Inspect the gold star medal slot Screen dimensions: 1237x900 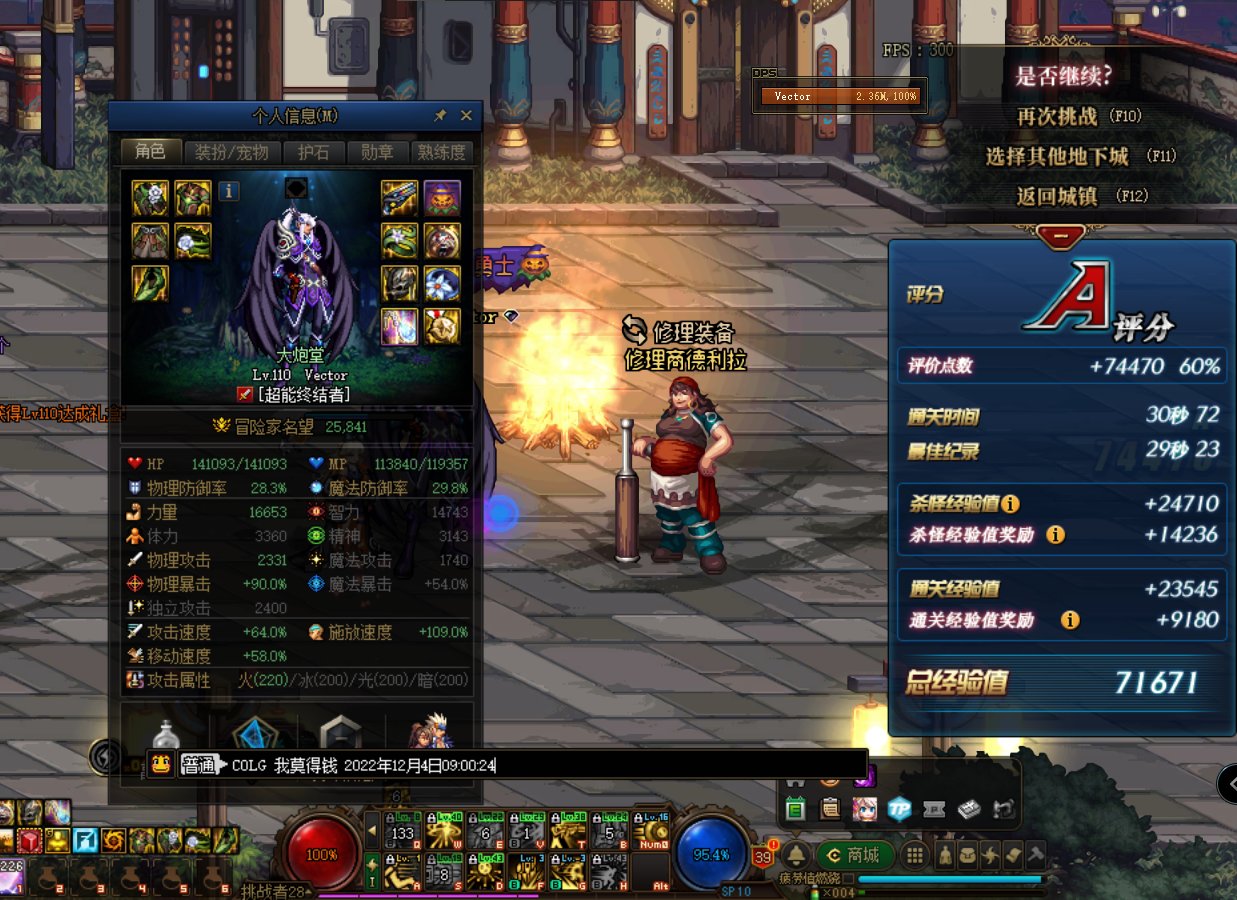442,327
